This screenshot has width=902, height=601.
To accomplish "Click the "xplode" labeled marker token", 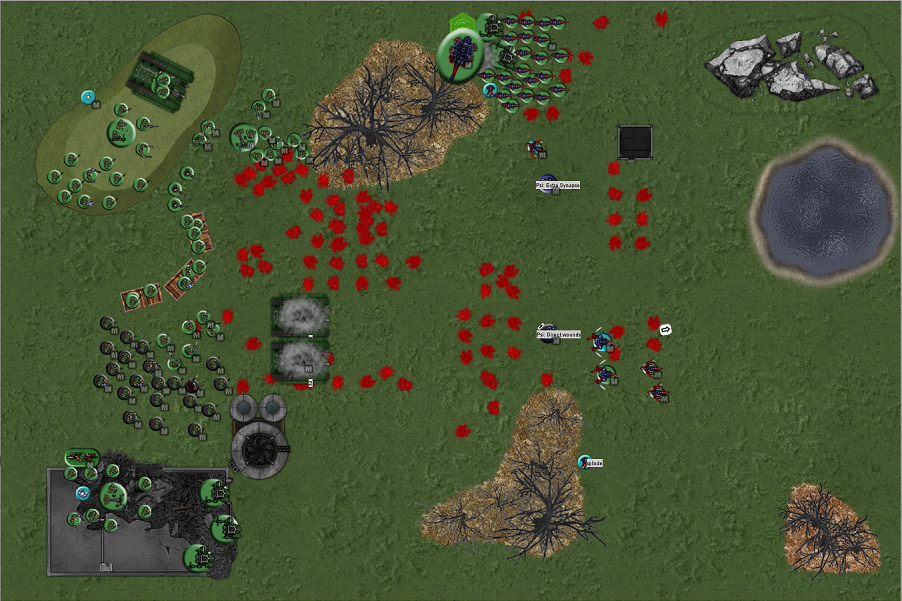I will click(585, 462).
